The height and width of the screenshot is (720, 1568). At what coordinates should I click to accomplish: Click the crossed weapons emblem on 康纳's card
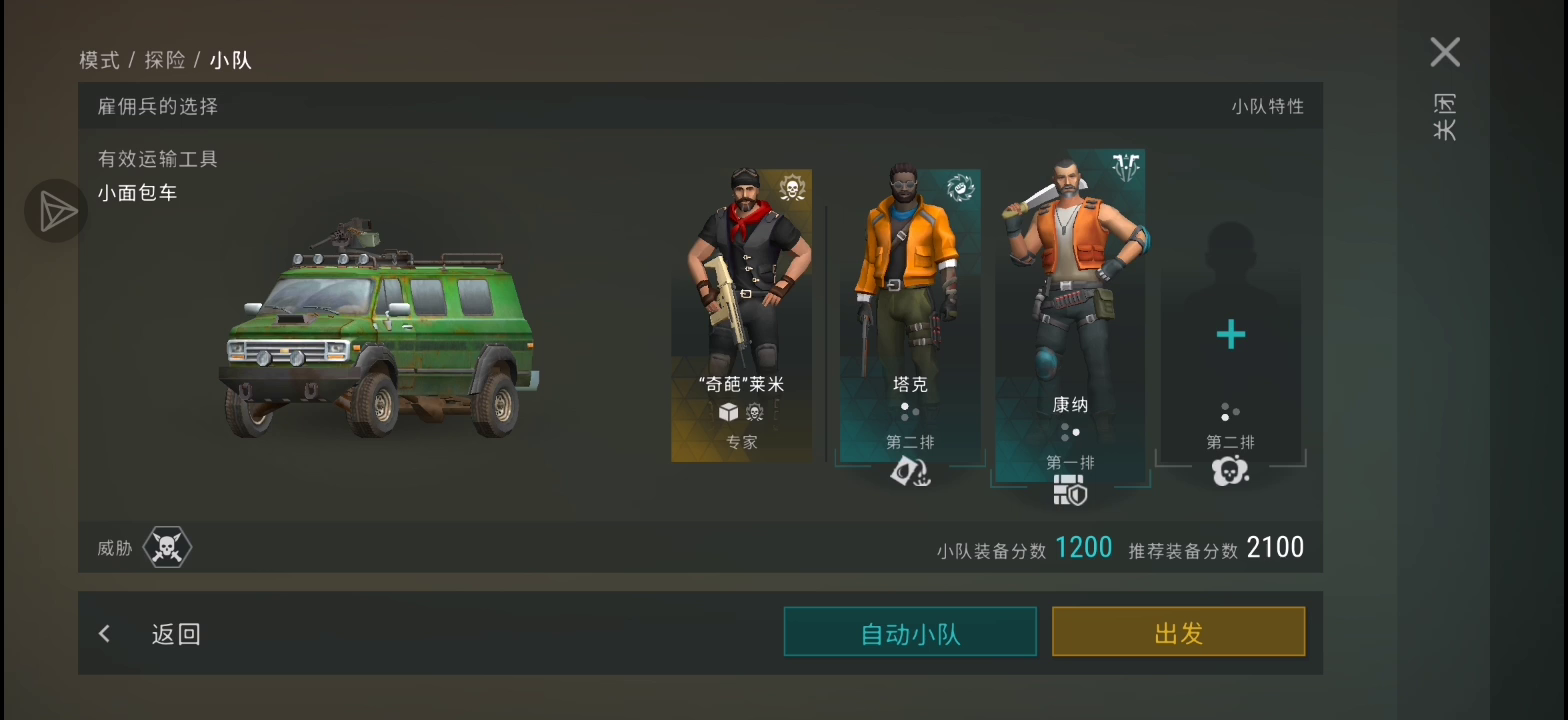[x=1128, y=167]
